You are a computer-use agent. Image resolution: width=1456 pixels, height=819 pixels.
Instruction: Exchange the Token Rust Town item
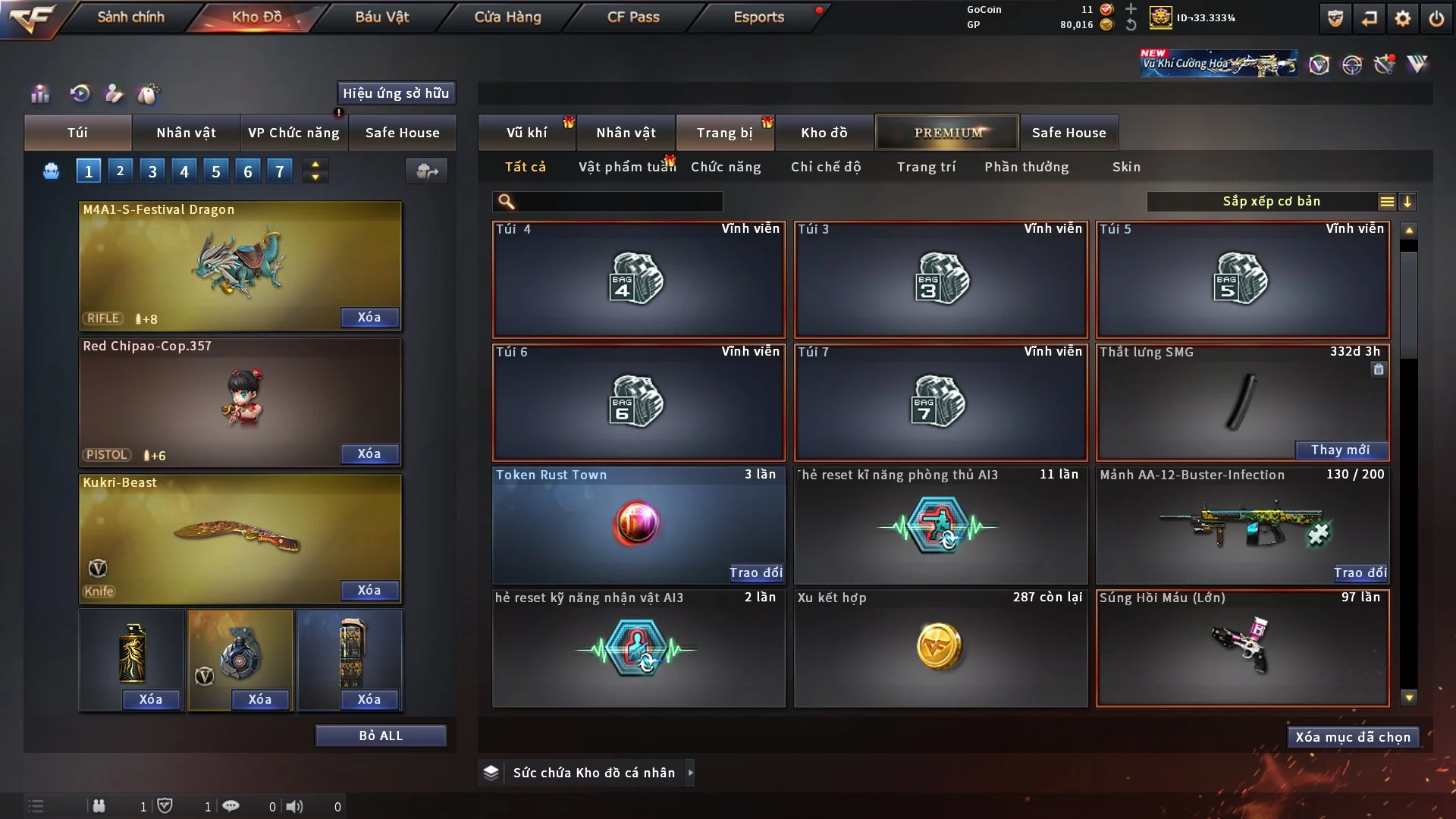point(755,573)
